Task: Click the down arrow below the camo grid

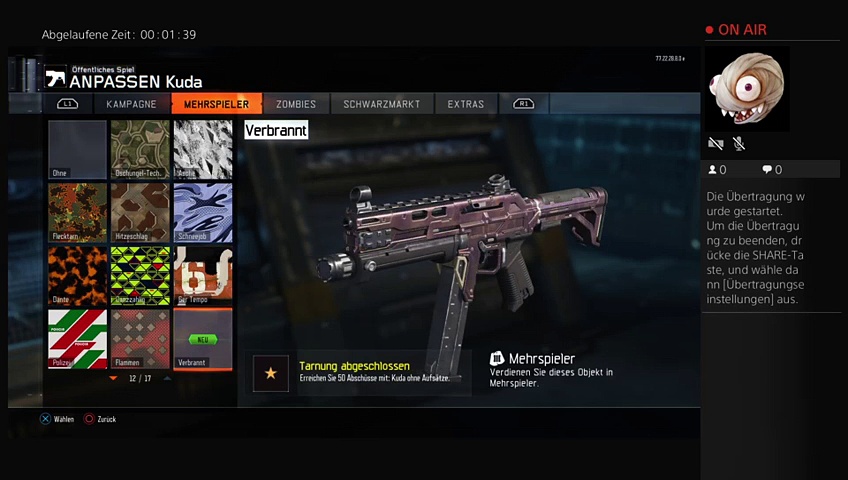Action: [113, 379]
